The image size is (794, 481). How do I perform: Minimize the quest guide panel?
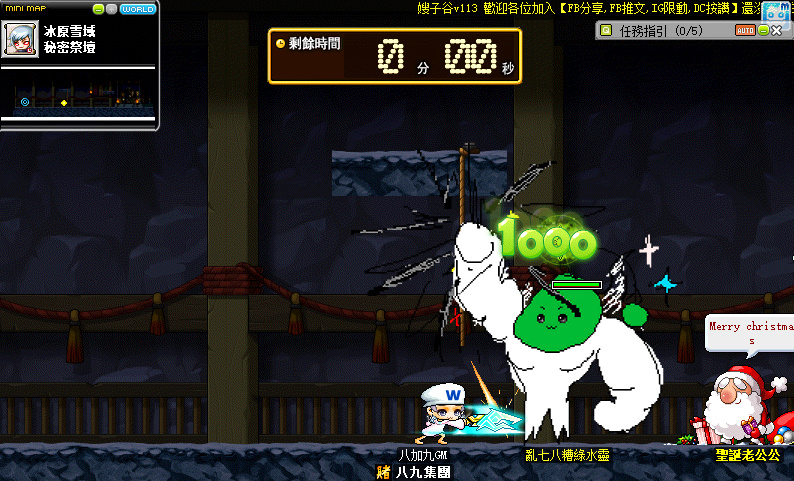pyautogui.click(x=763, y=30)
